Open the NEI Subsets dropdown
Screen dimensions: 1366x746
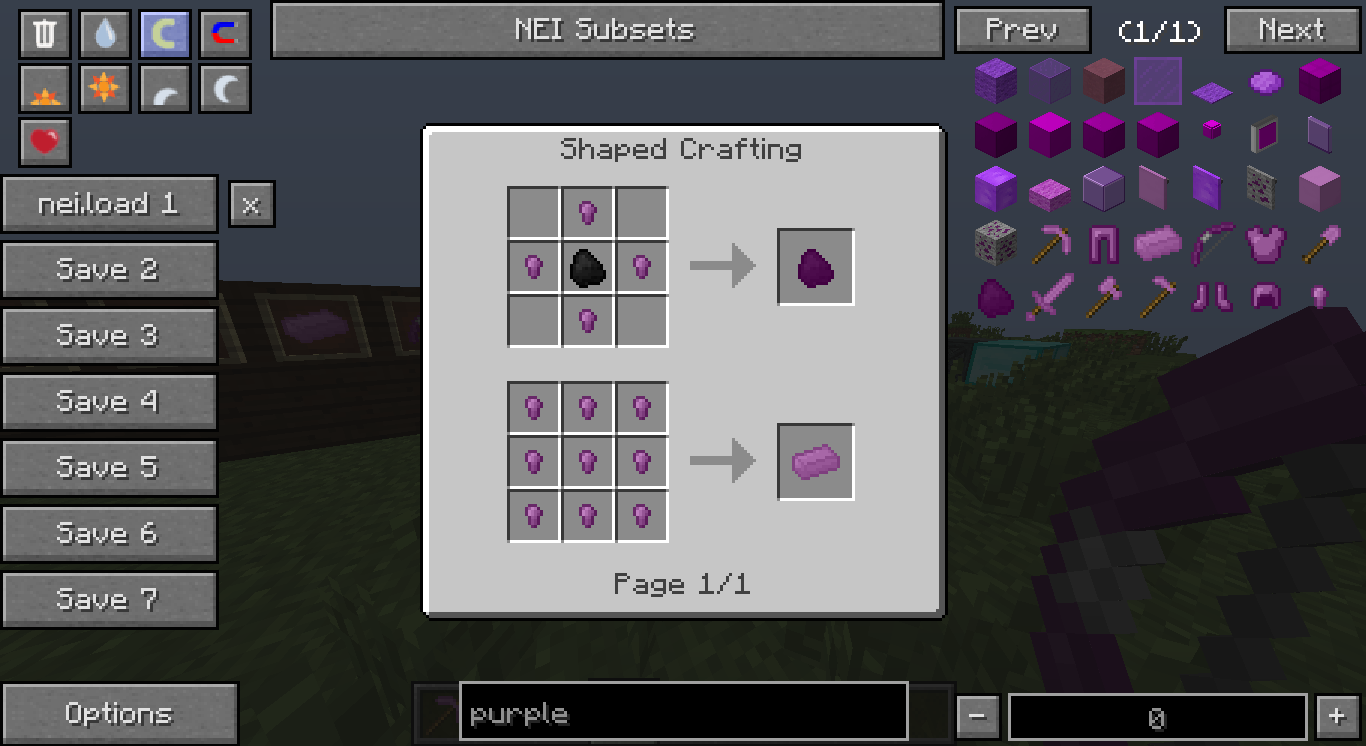click(x=606, y=30)
